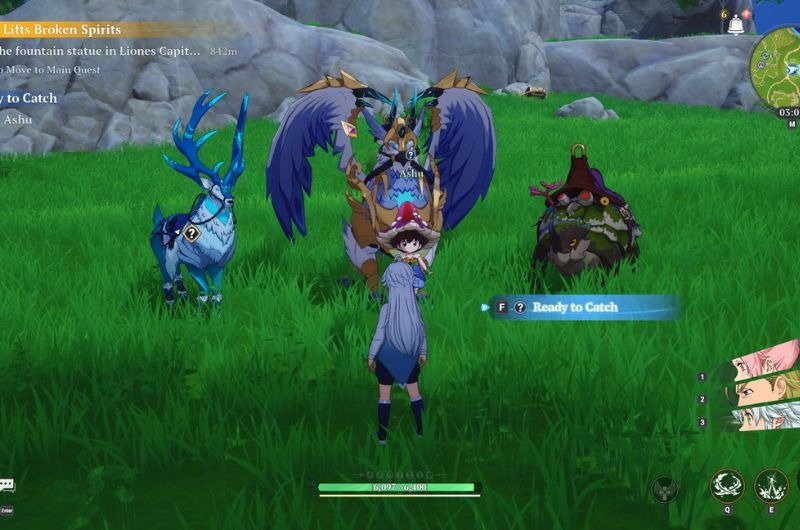Select the Ready to Catch interaction prompt

[574, 308]
